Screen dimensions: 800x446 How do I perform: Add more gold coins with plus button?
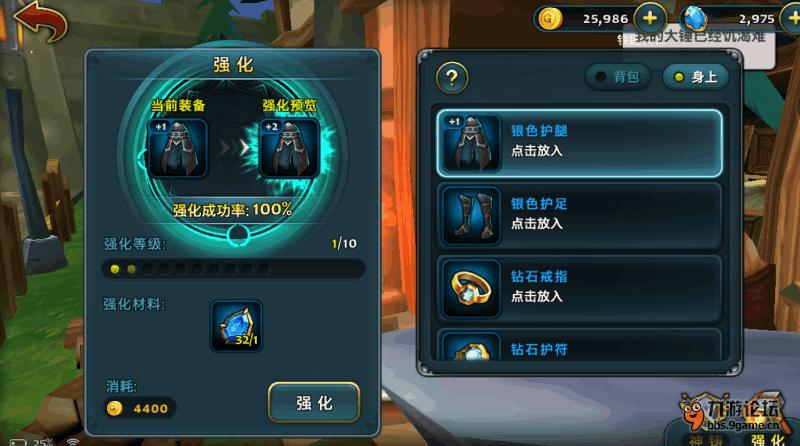point(650,18)
